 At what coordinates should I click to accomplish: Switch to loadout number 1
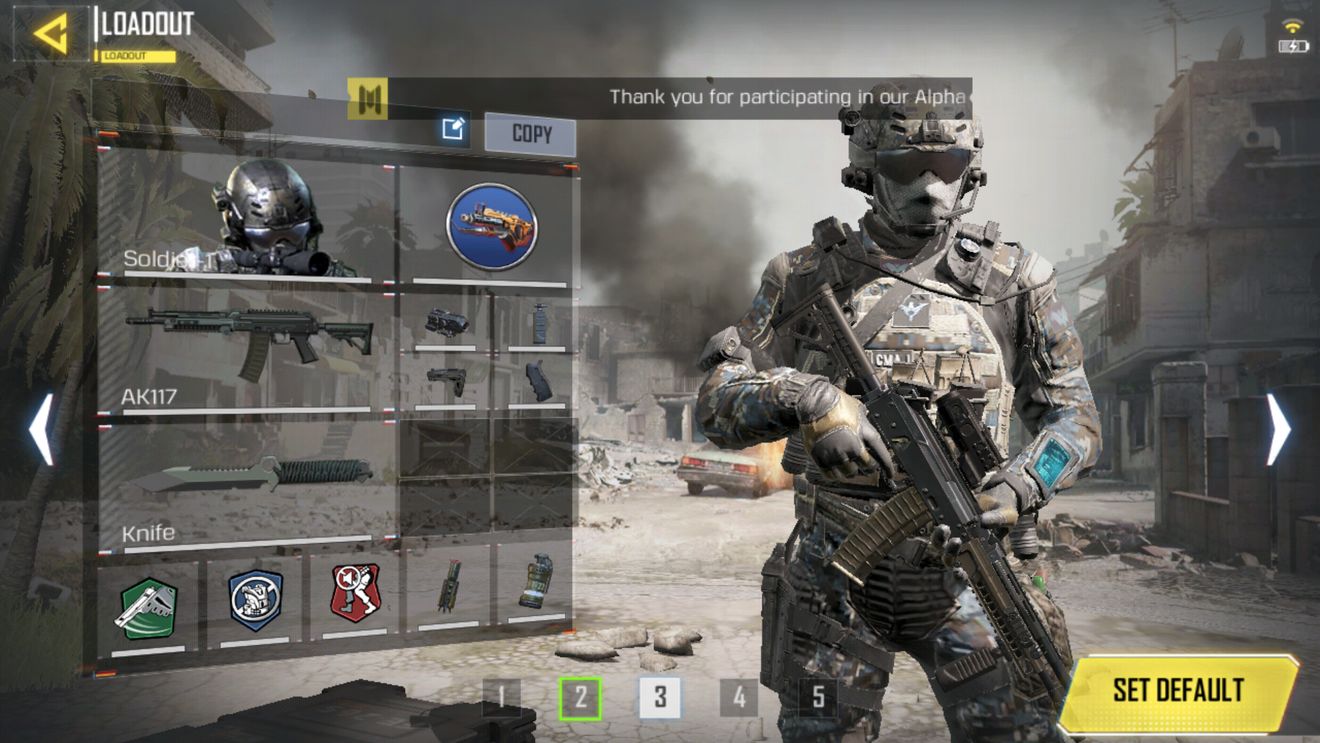tap(501, 697)
